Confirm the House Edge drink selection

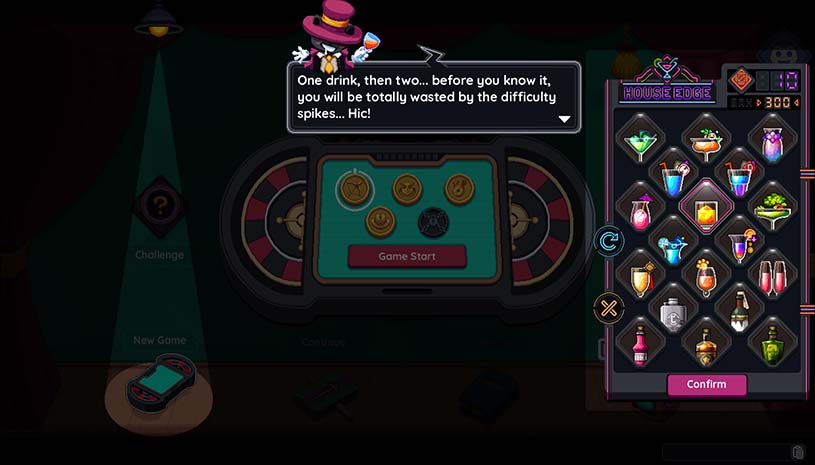706,384
